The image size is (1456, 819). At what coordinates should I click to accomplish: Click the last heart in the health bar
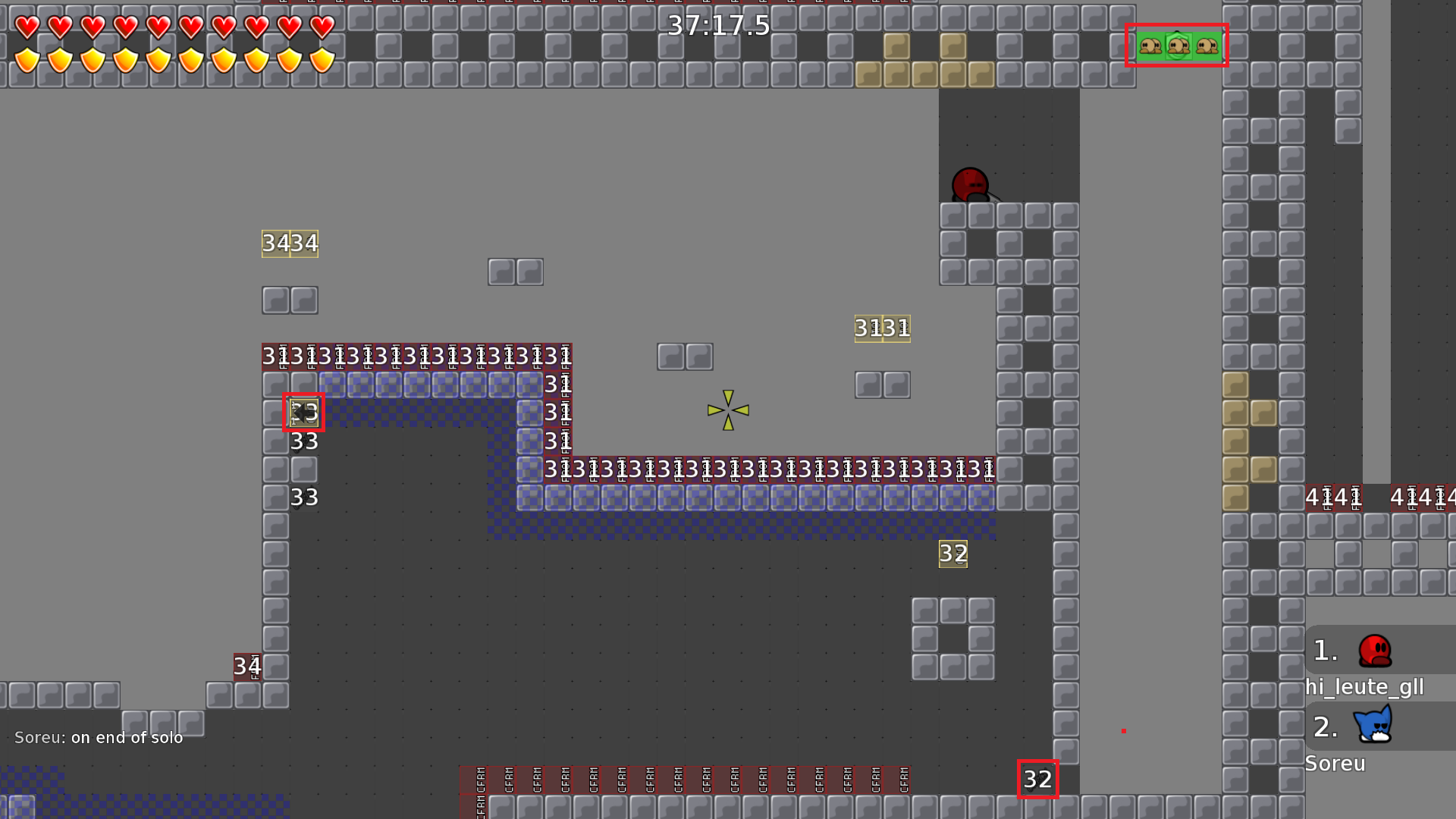(x=322, y=25)
